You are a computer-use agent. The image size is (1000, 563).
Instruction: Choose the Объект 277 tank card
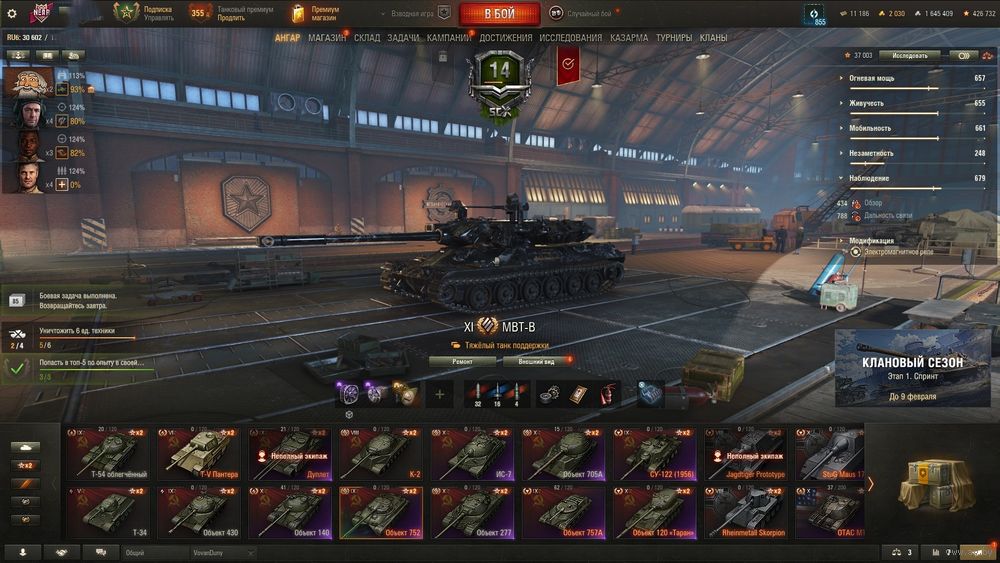coord(471,513)
